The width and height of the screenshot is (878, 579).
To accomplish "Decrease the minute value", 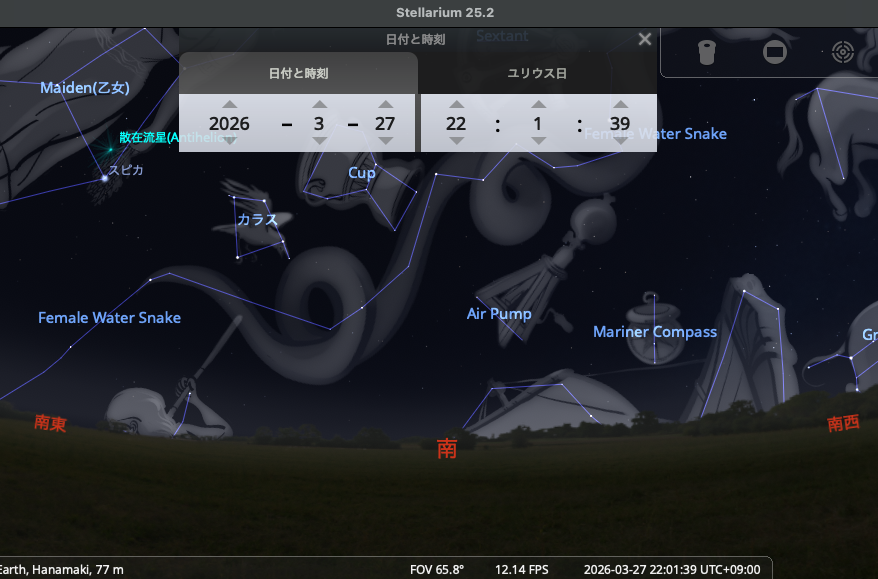I will coord(539,141).
